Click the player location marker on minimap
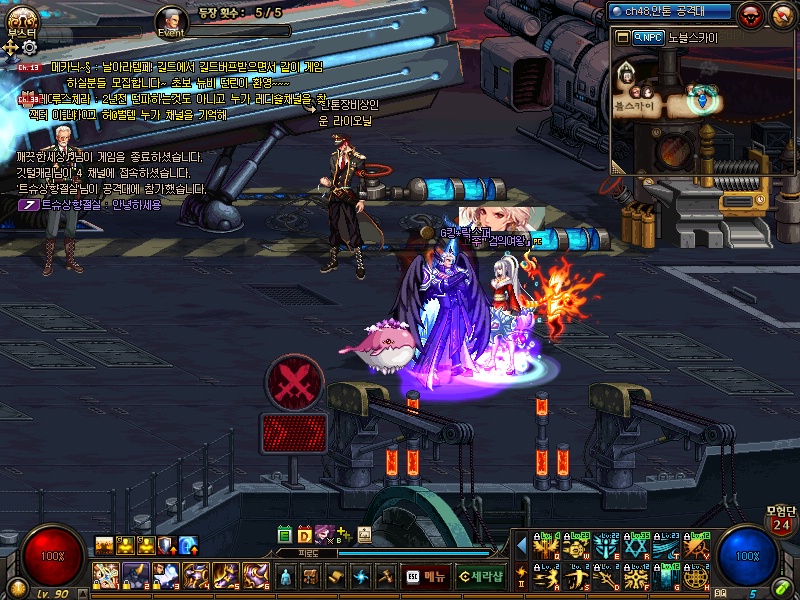Viewport: 800px width, 600px height. click(706, 97)
